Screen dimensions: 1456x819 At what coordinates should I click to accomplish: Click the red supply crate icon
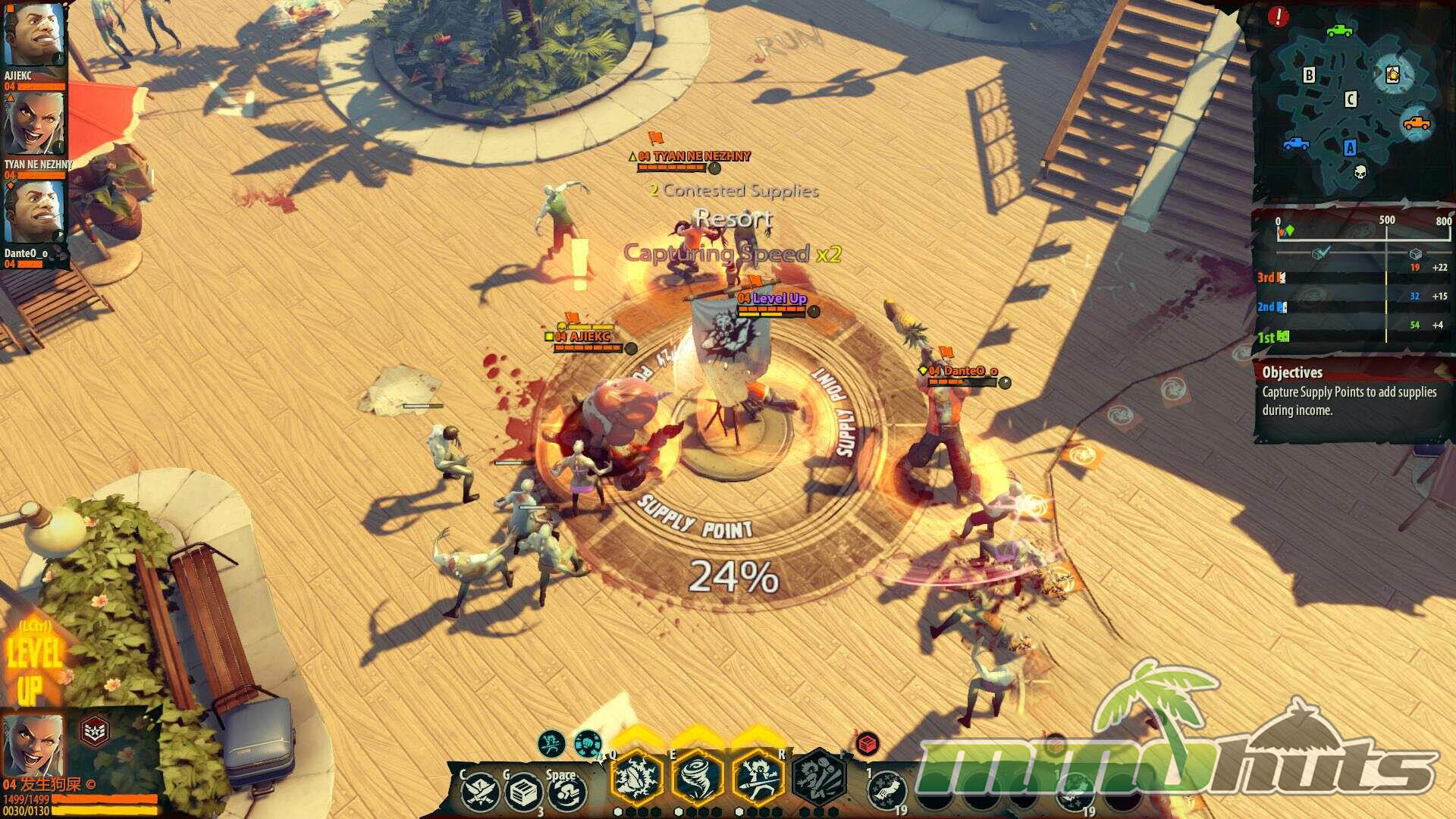(x=867, y=744)
